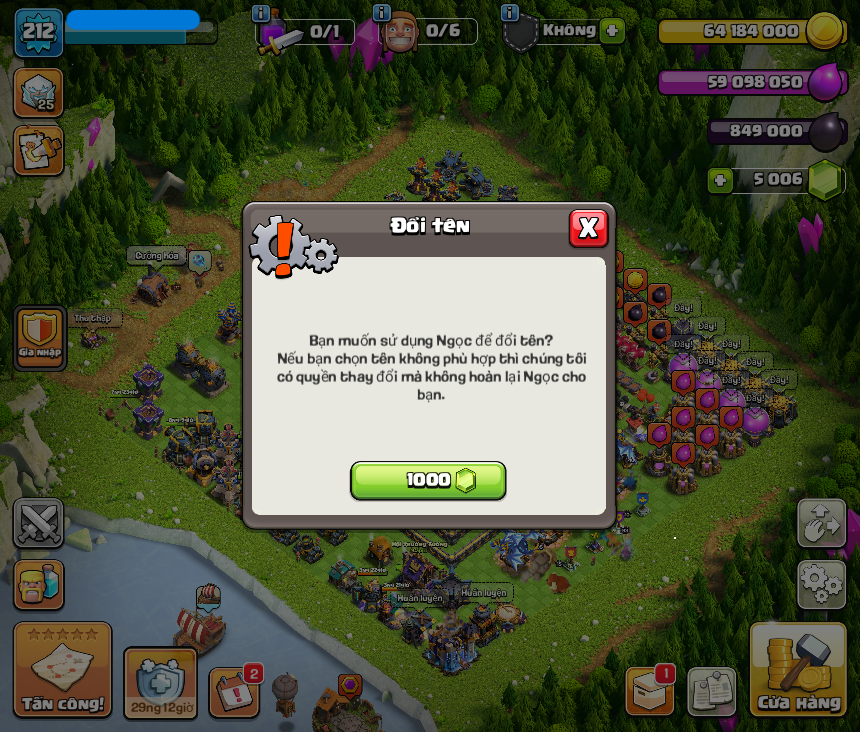Open the crate inbox with notification

coord(649,691)
